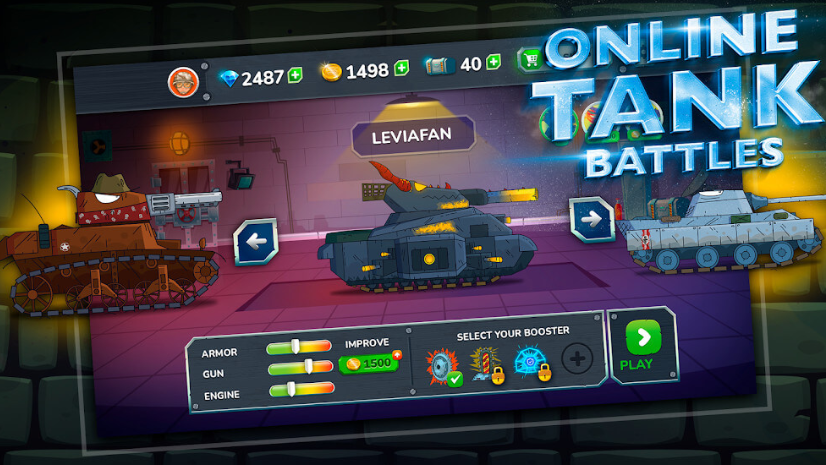Viewport: 826px width, 465px height.
Task: Add more blue diamonds with the plus button
Action: click(295, 75)
